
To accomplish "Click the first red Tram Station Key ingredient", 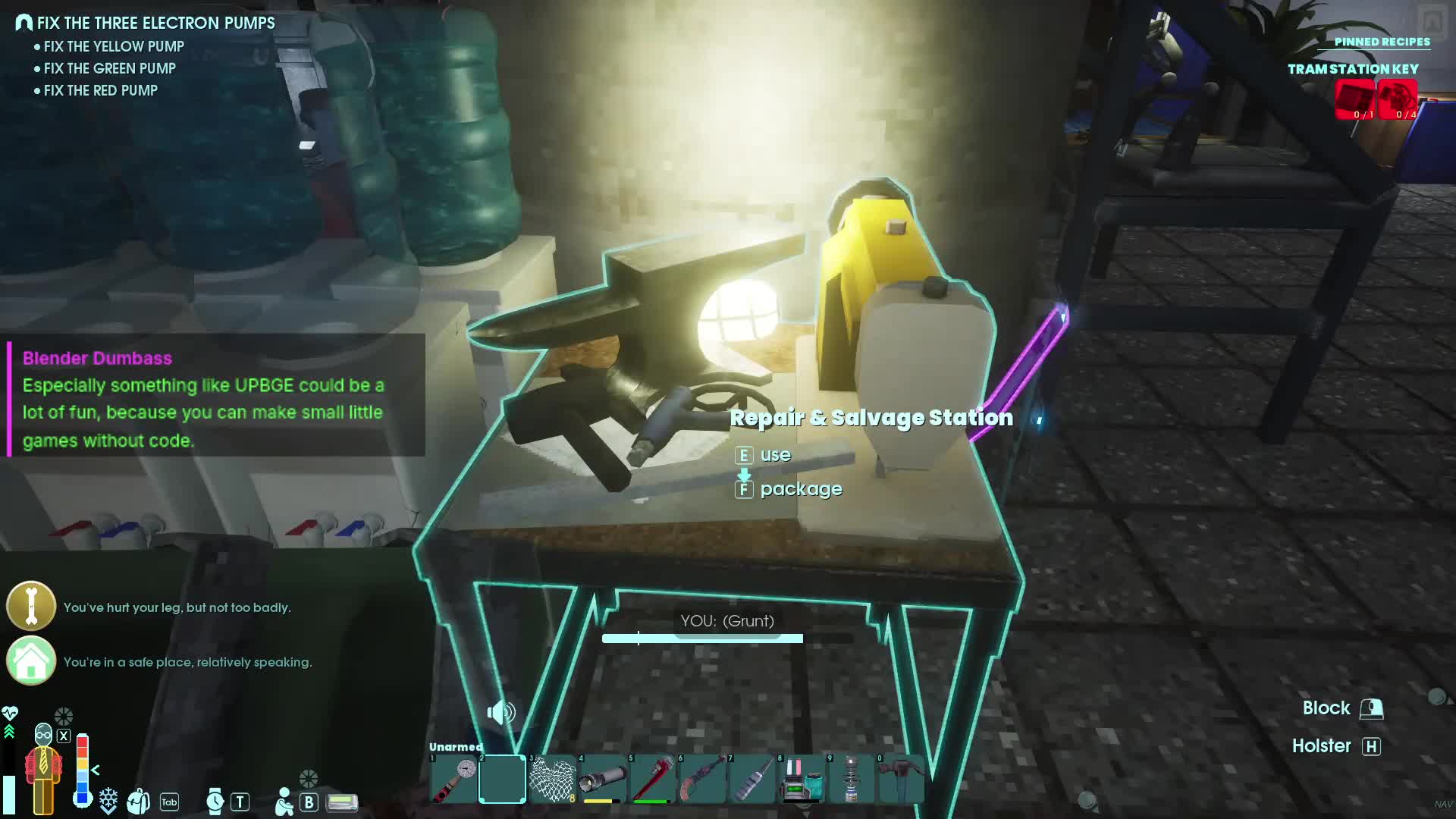I will click(1354, 100).
